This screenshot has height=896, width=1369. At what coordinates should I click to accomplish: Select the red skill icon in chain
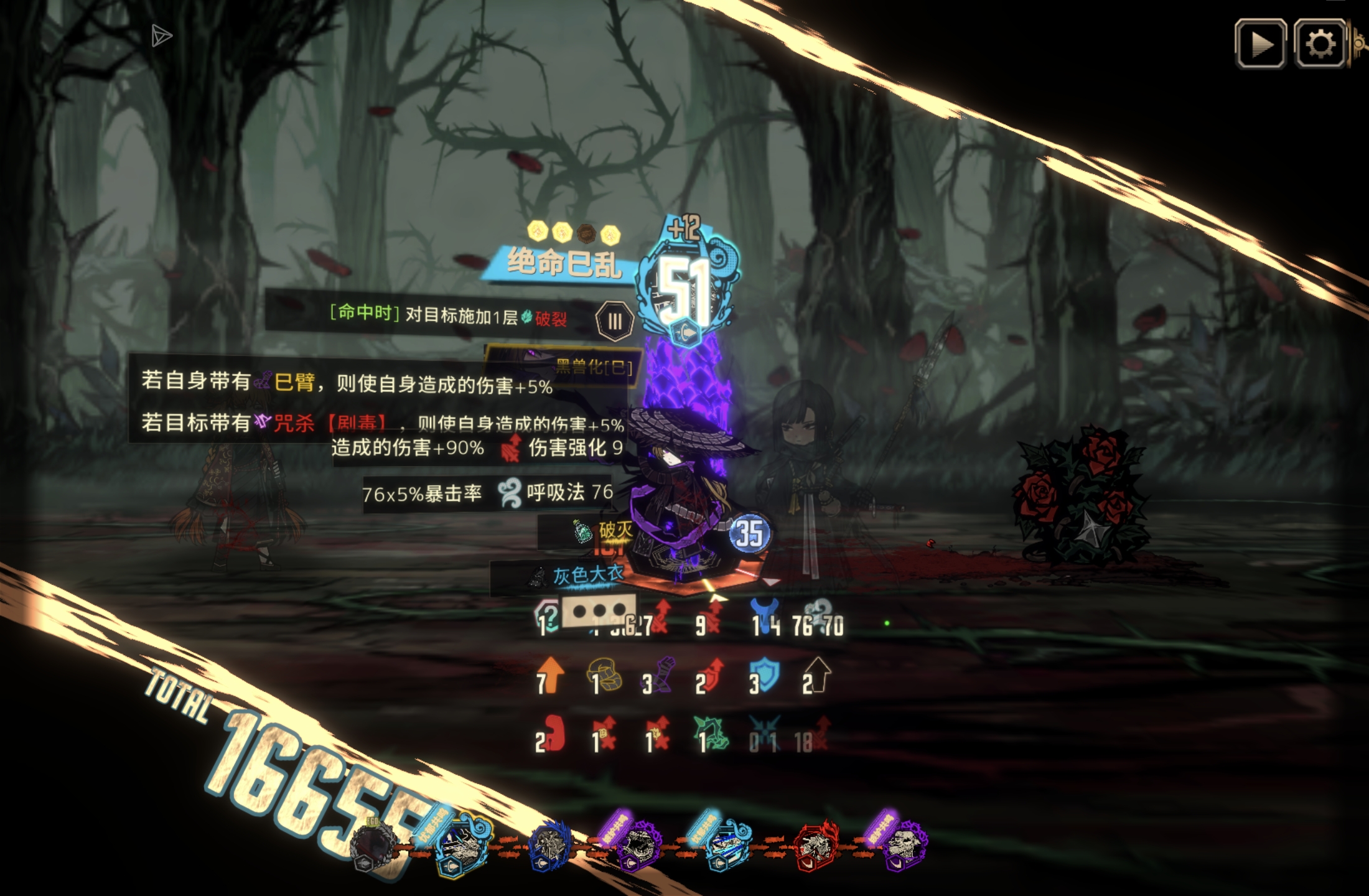coord(815,846)
